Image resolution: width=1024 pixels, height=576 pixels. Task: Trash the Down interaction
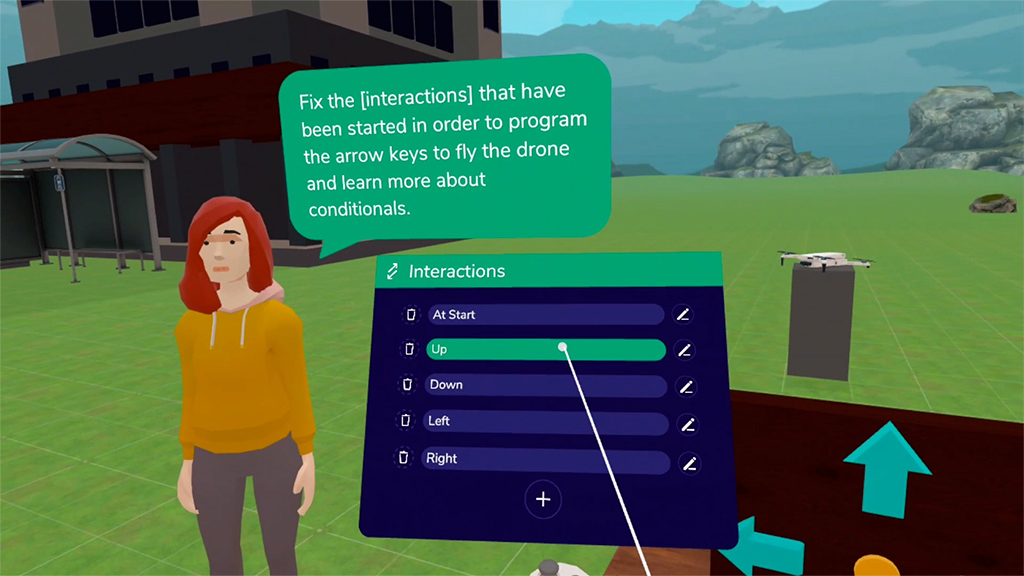[407, 385]
